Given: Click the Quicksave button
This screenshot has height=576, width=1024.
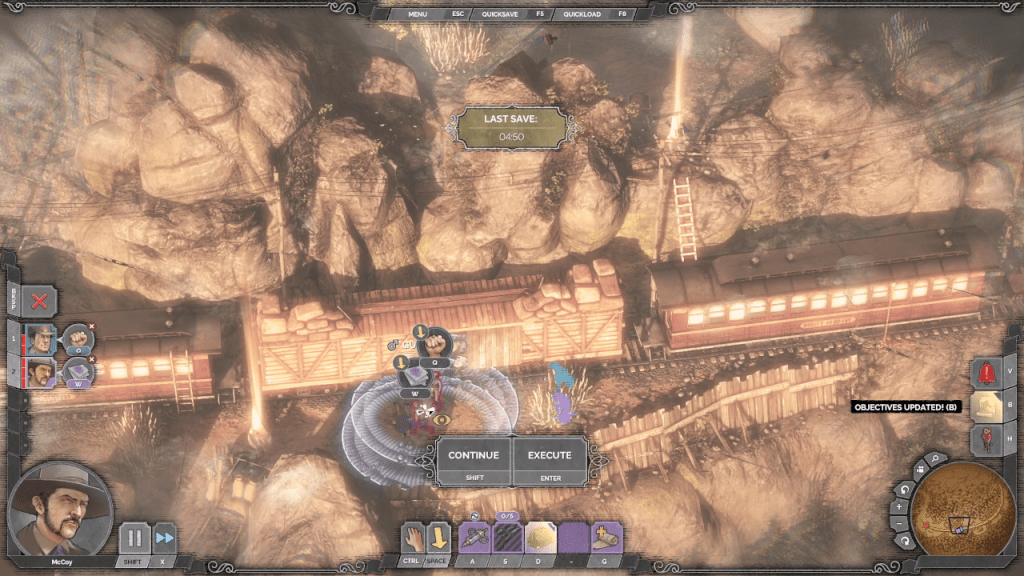Looking at the screenshot, I should pos(499,14).
